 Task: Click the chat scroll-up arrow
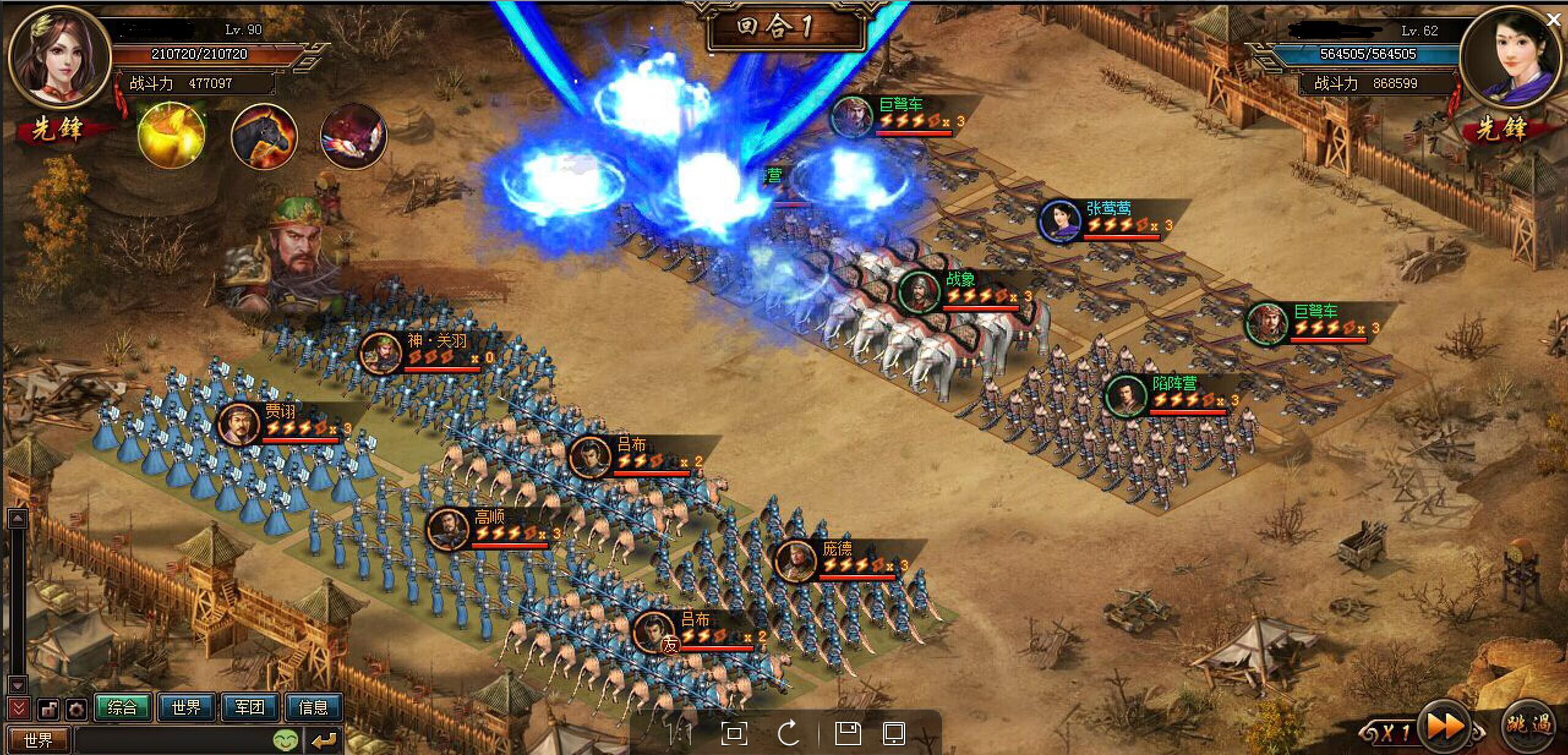point(18,519)
